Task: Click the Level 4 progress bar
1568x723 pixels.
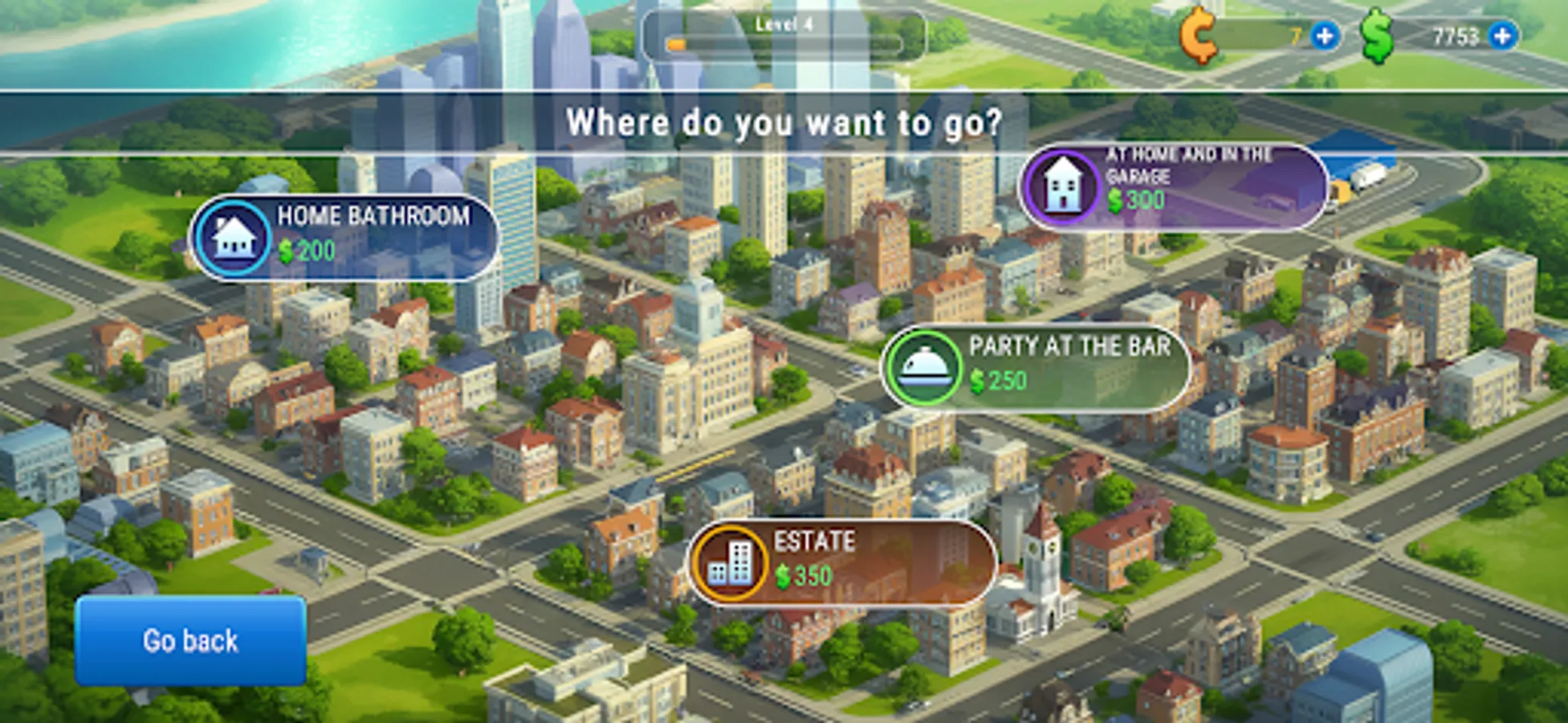Action: tap(783, 32)
